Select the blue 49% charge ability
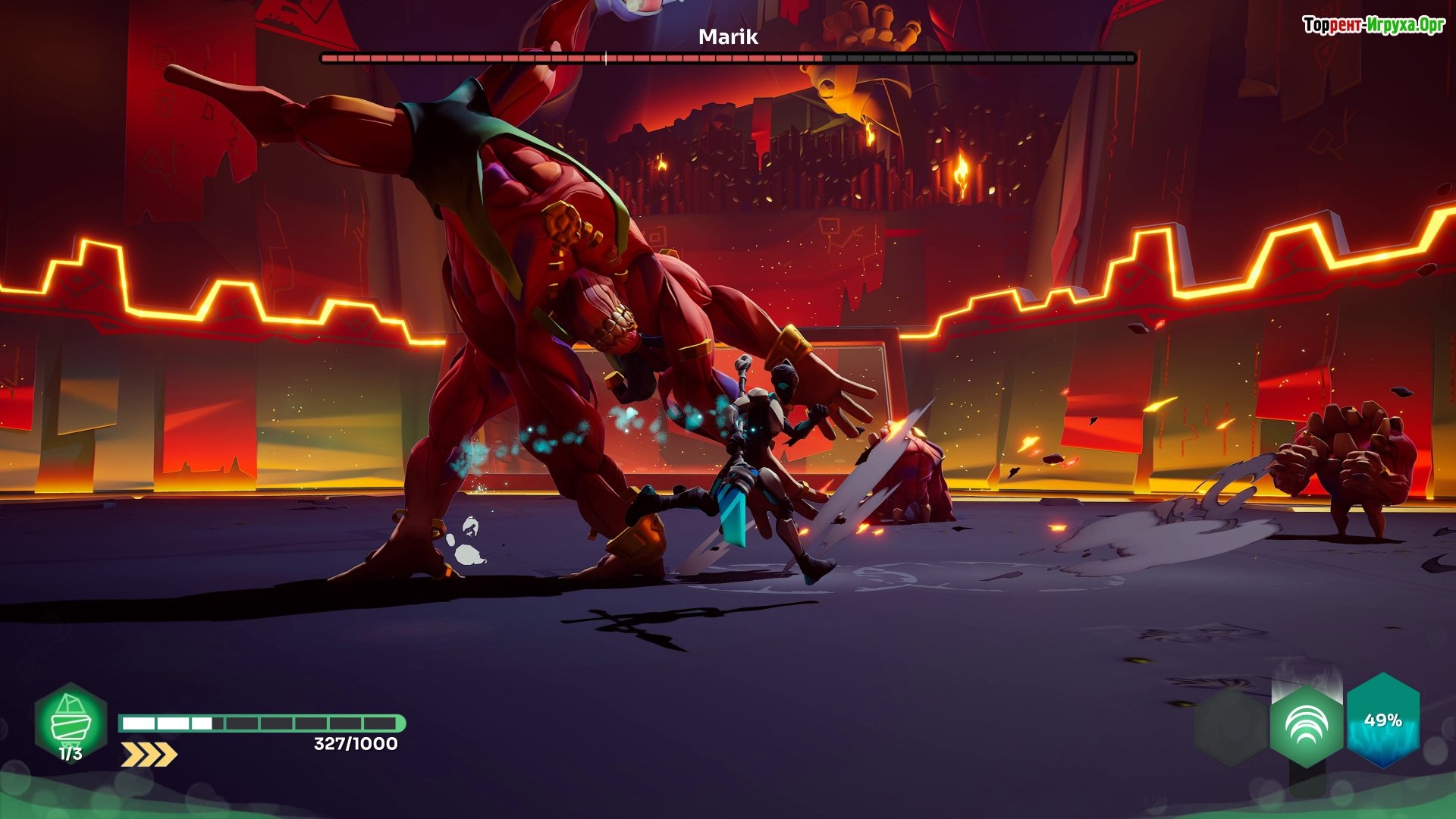1456x819 pixels. point(1382,720)
